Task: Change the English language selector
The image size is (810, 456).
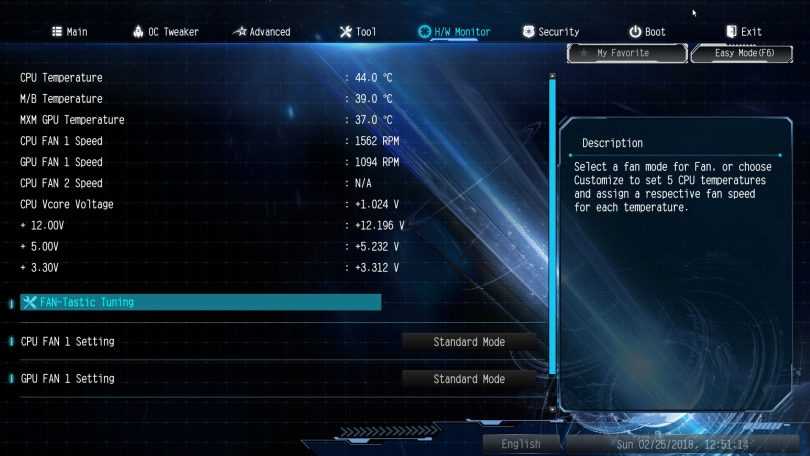Action: (x=522, y=444)
